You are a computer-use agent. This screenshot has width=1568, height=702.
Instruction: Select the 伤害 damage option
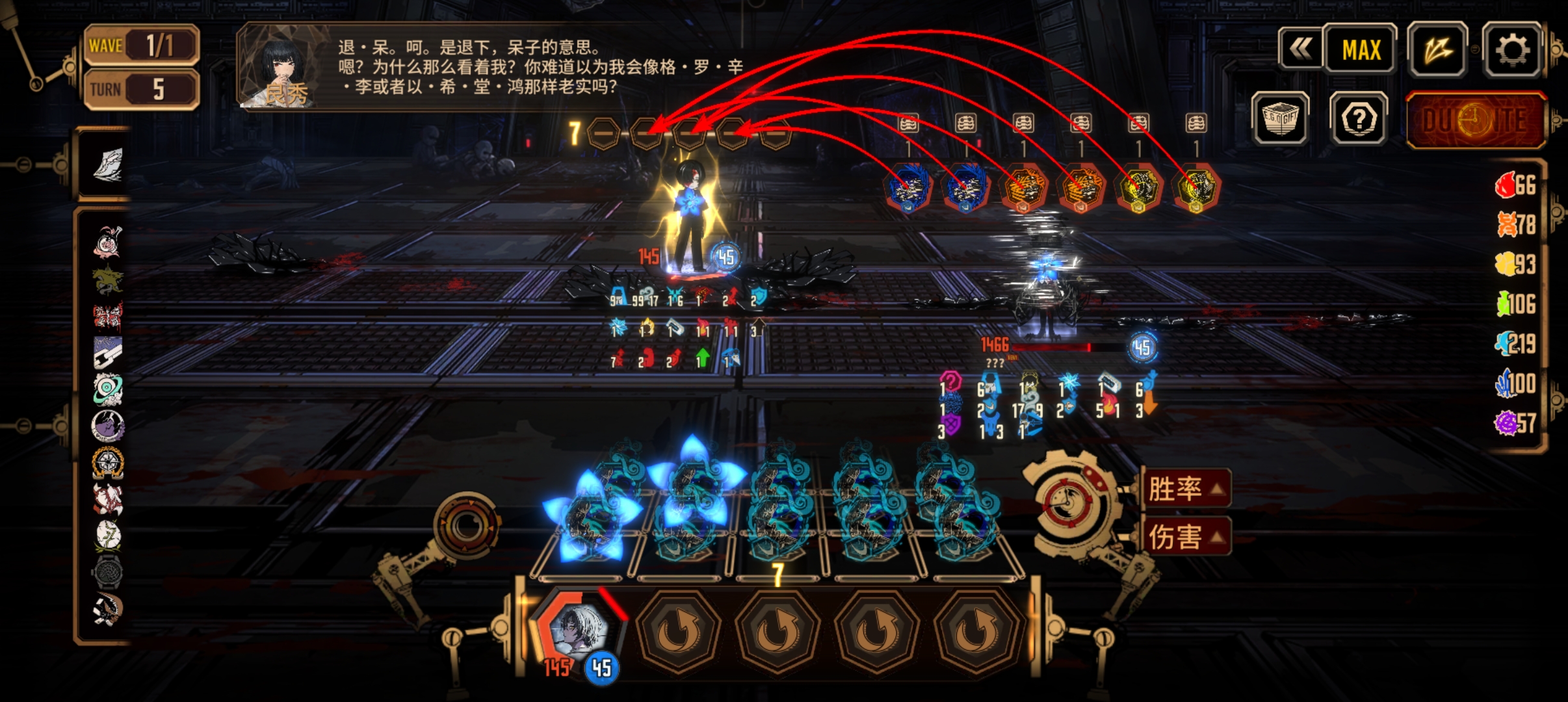[x=1186, y=537]
